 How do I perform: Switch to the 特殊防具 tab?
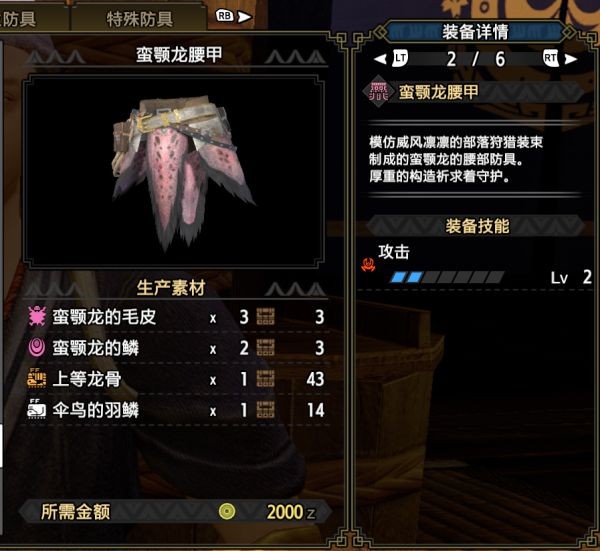[139, 18]
